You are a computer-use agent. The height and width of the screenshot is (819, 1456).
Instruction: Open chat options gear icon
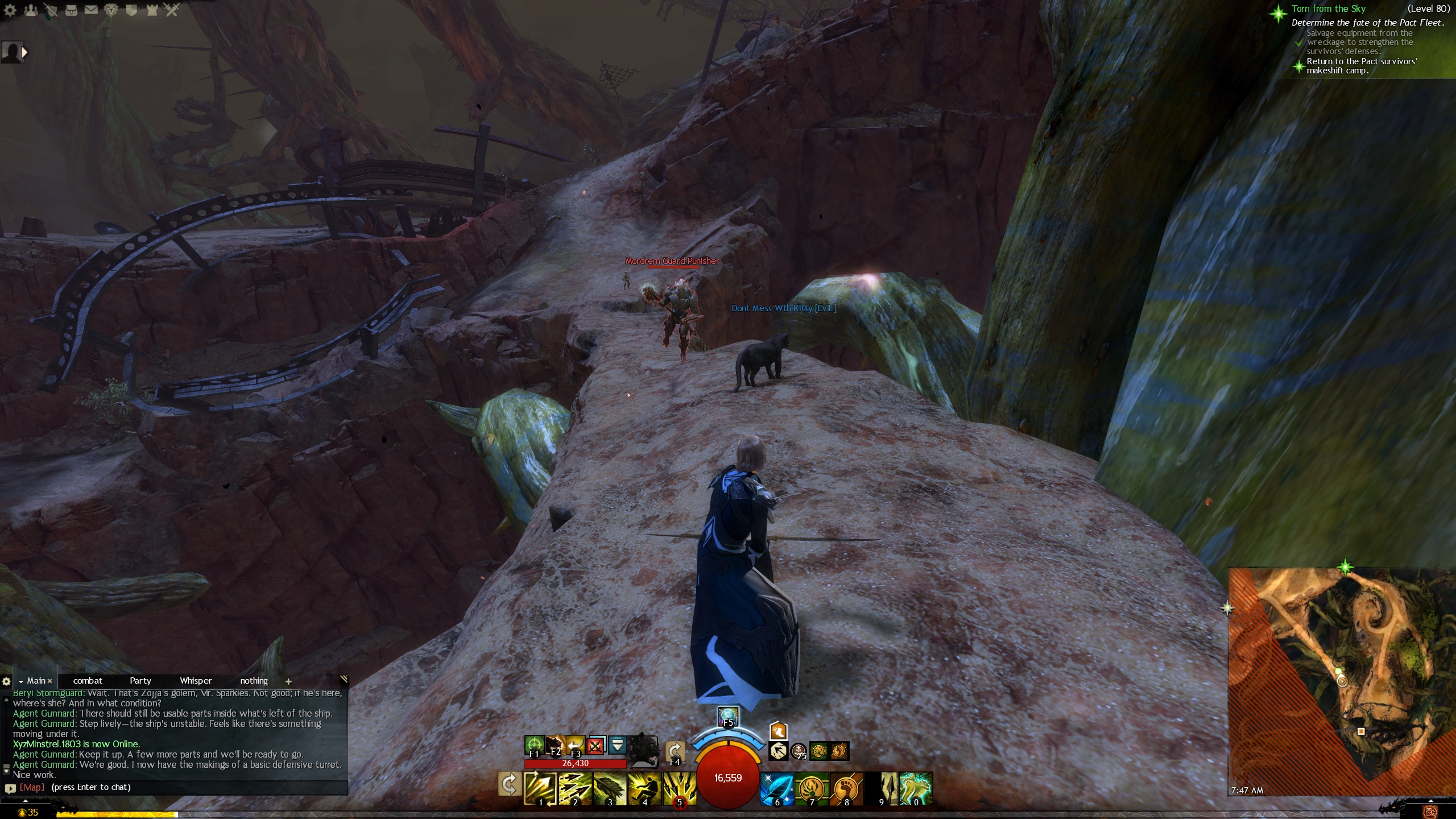pos(6,681)
